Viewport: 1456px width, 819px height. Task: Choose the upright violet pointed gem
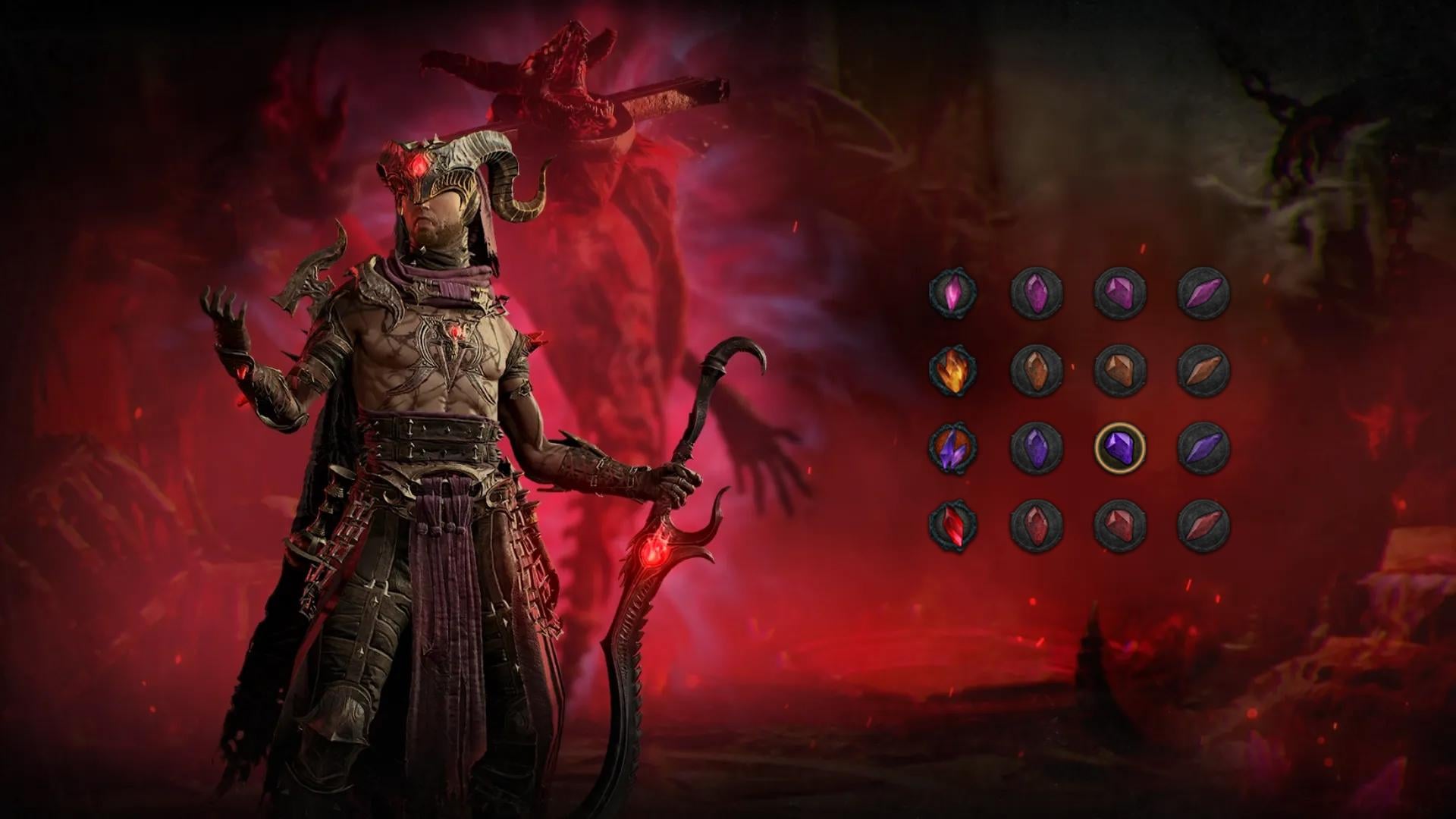1037,449
